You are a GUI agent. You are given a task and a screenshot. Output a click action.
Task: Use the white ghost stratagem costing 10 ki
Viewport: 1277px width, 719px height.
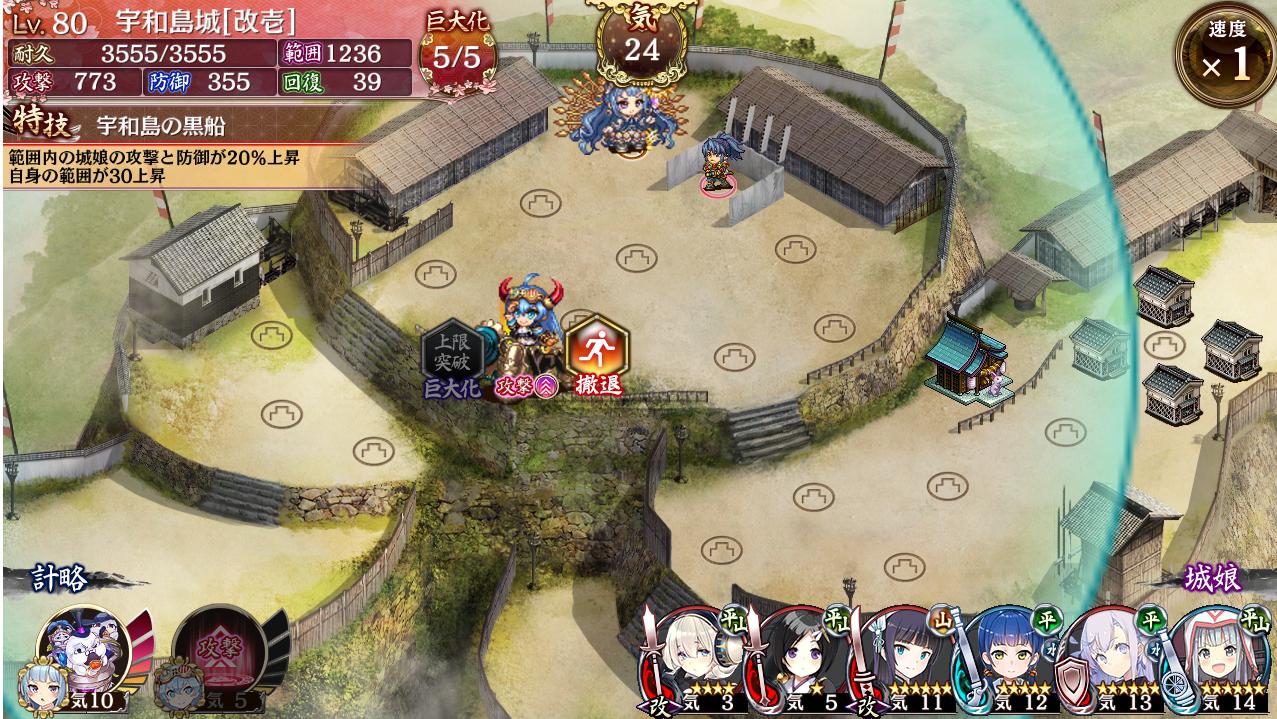coord(85,653)
